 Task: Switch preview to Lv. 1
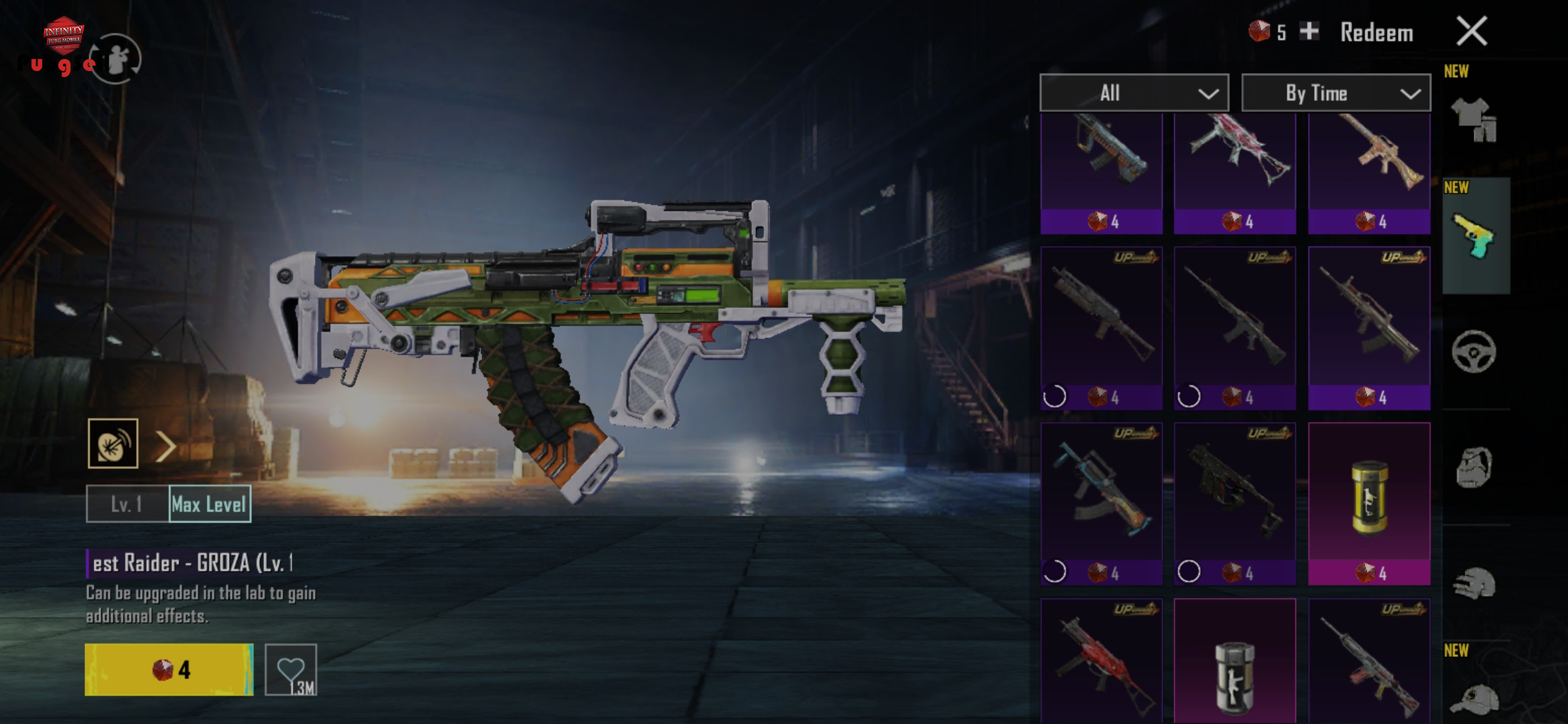127,504
